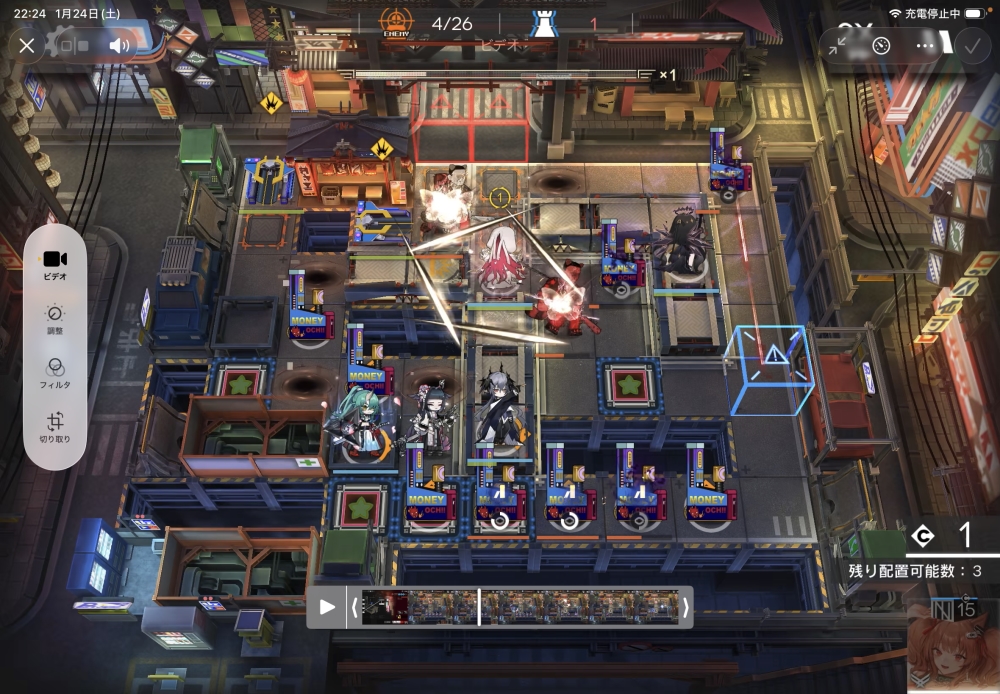This screenshot has height=694, width=1000.
Task: Click the right trim handle of the filmstrip
Action: (685, 607)
